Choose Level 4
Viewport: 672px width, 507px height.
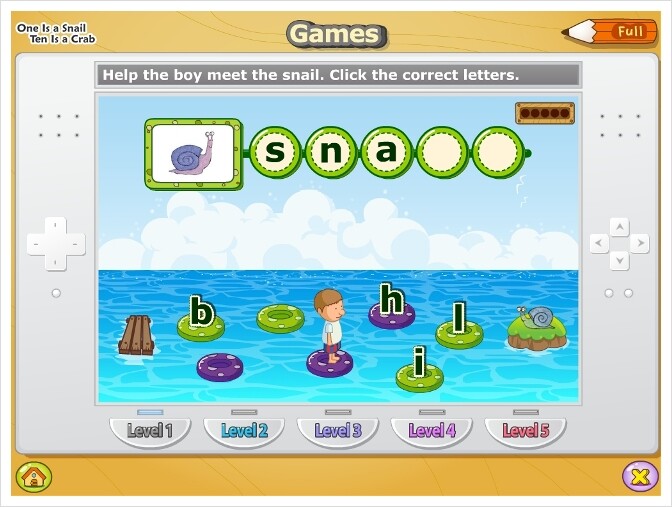coord(431,431)
